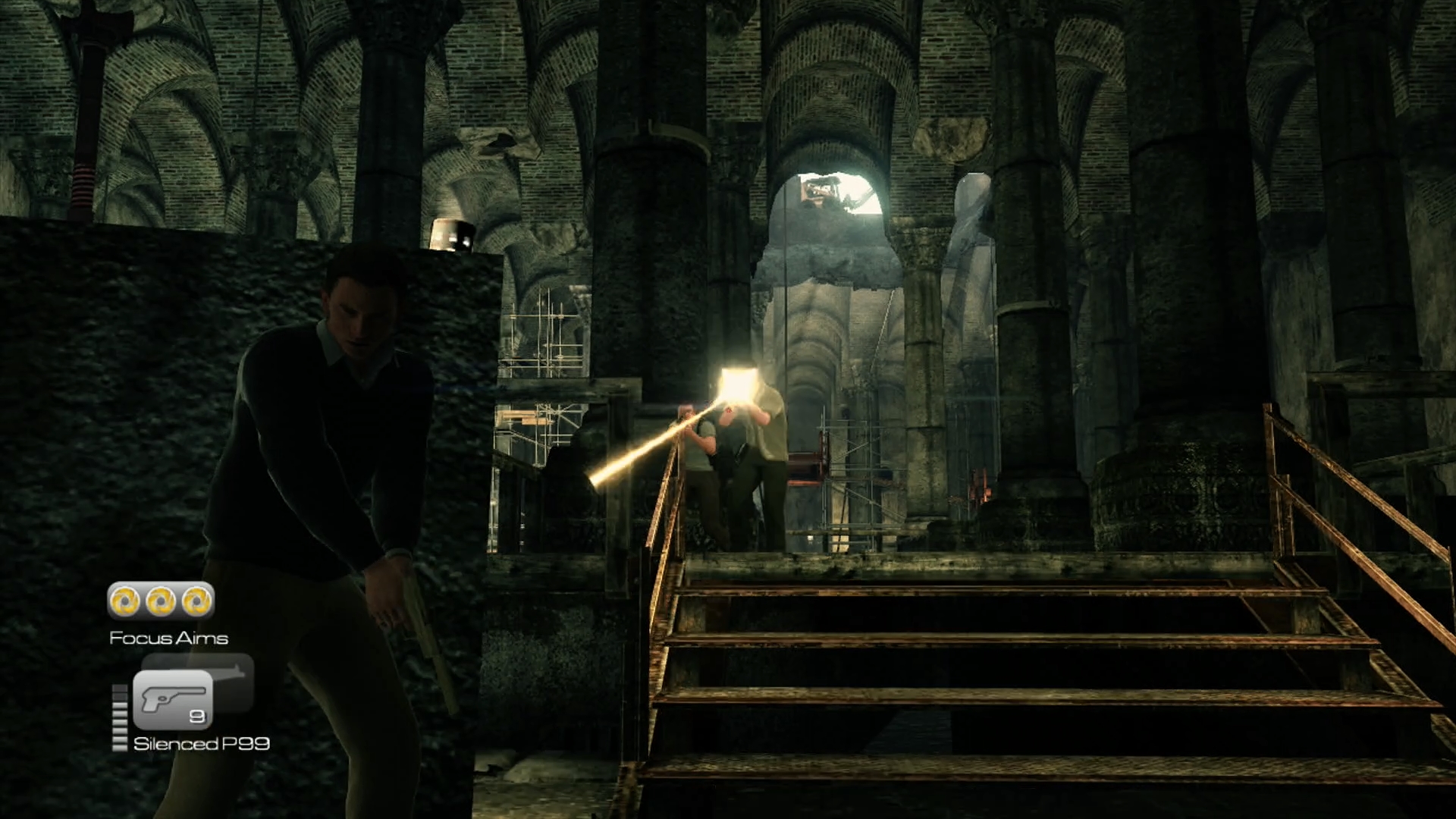Activate the middle Focus Aim token
The height and width of the screenshot is (819, 1456).
point(161,601)
